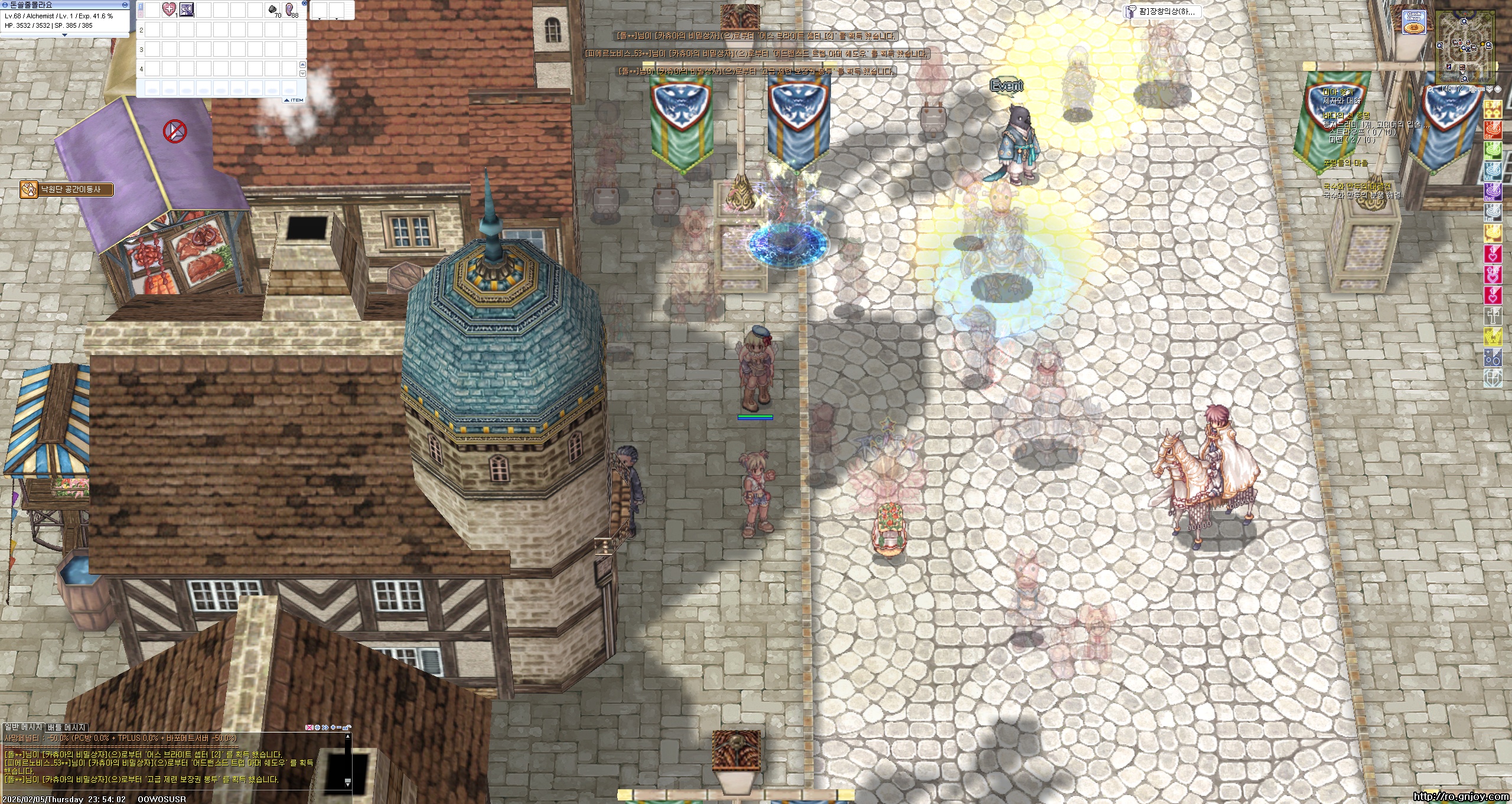
Task: Expand the character status window arrow
Action: click(64, 35)
